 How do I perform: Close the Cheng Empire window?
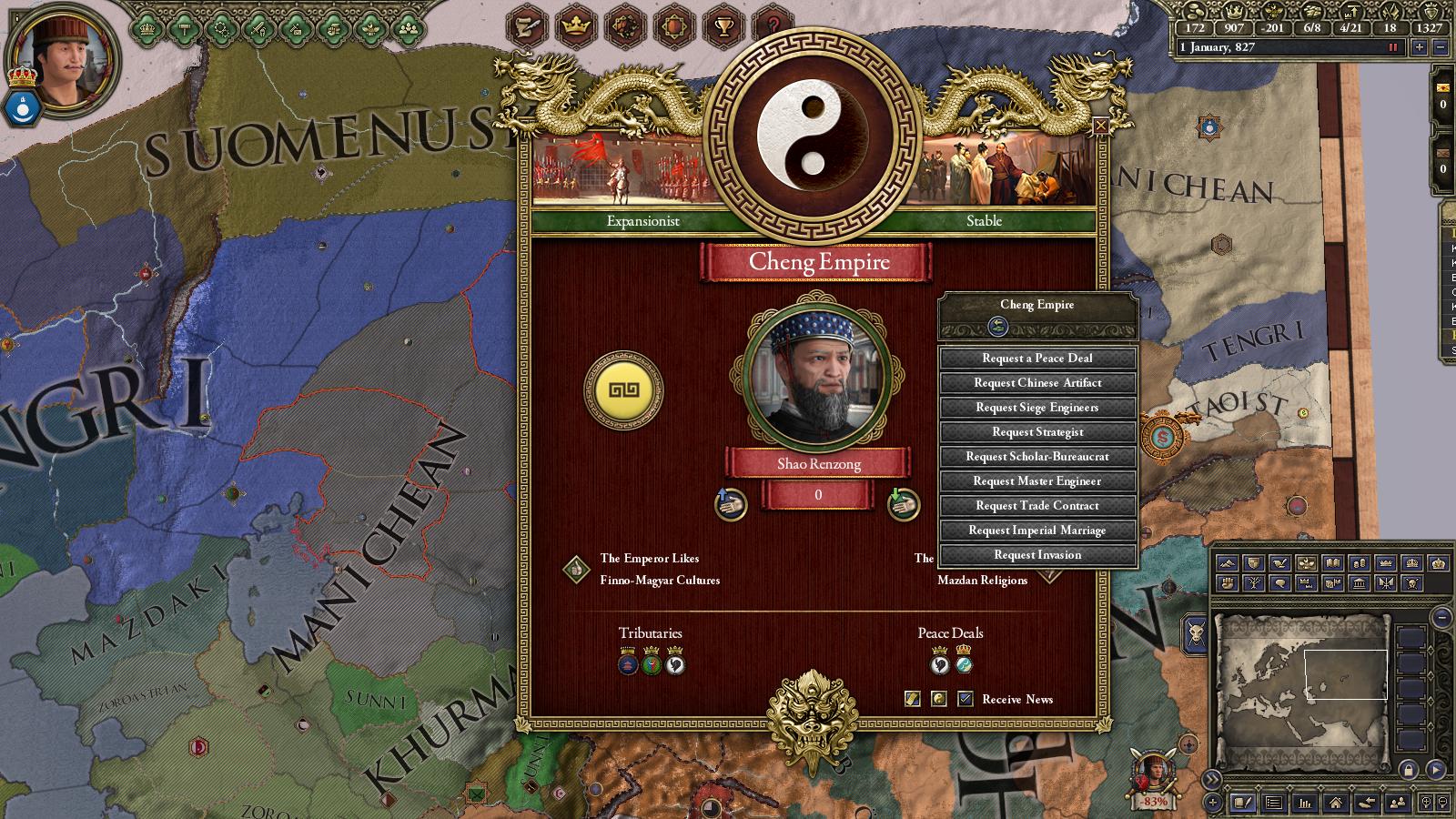pos(1100,126)
